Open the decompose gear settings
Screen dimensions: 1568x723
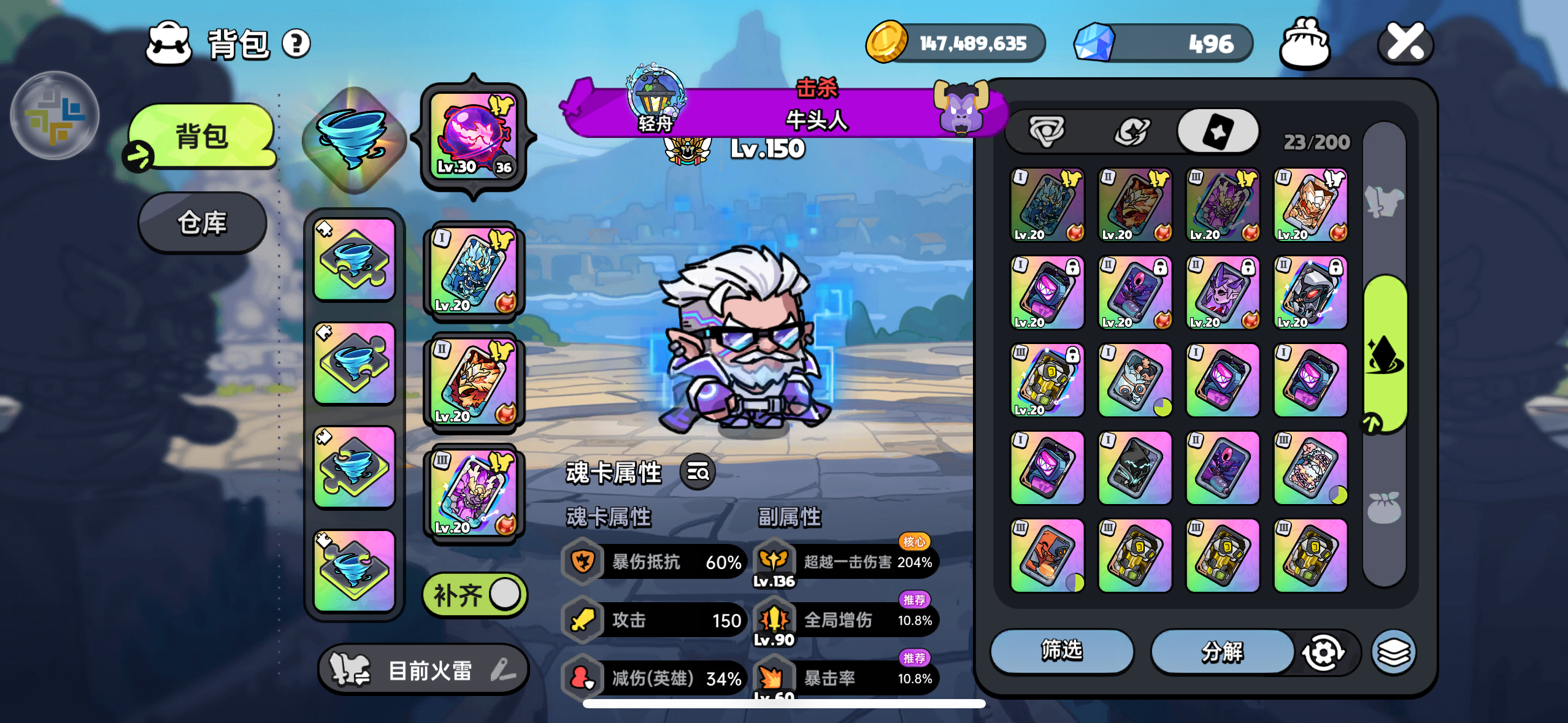(x=1323, y=652)
